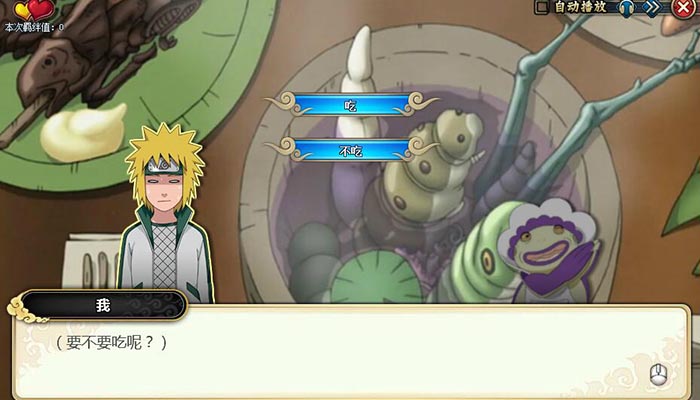The width and height of the screenshot is (700, 400).
Task: Skip dialogue with the double-arrow button
Action: click(x=657, y=7)
